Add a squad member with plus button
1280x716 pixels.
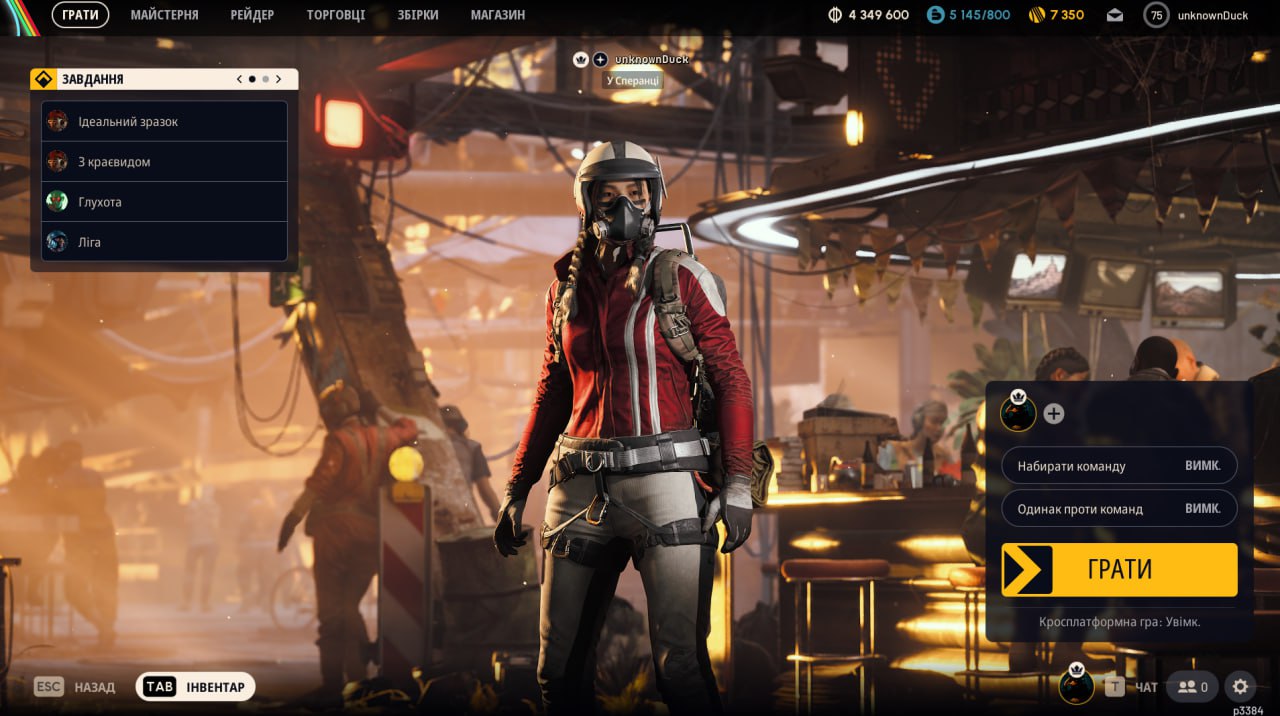click(x=1054, y=414)
